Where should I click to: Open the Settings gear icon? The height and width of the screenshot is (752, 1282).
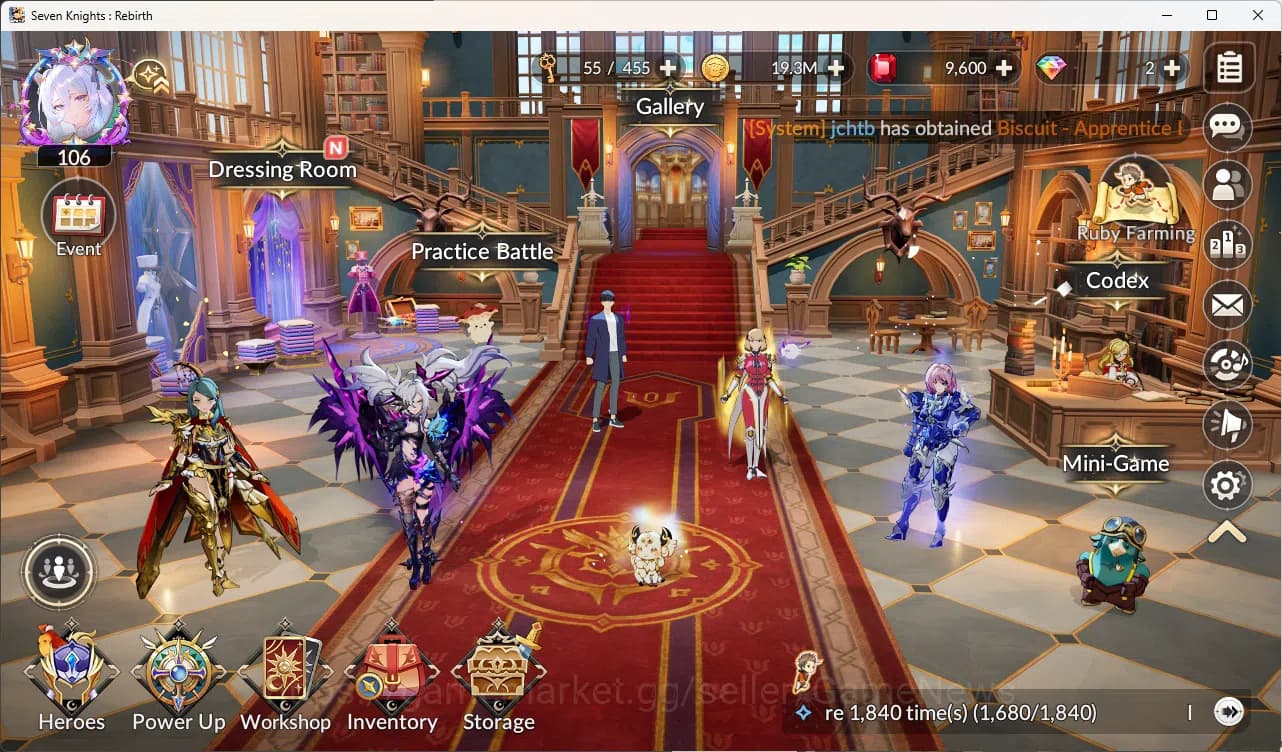pos(1228,485)
